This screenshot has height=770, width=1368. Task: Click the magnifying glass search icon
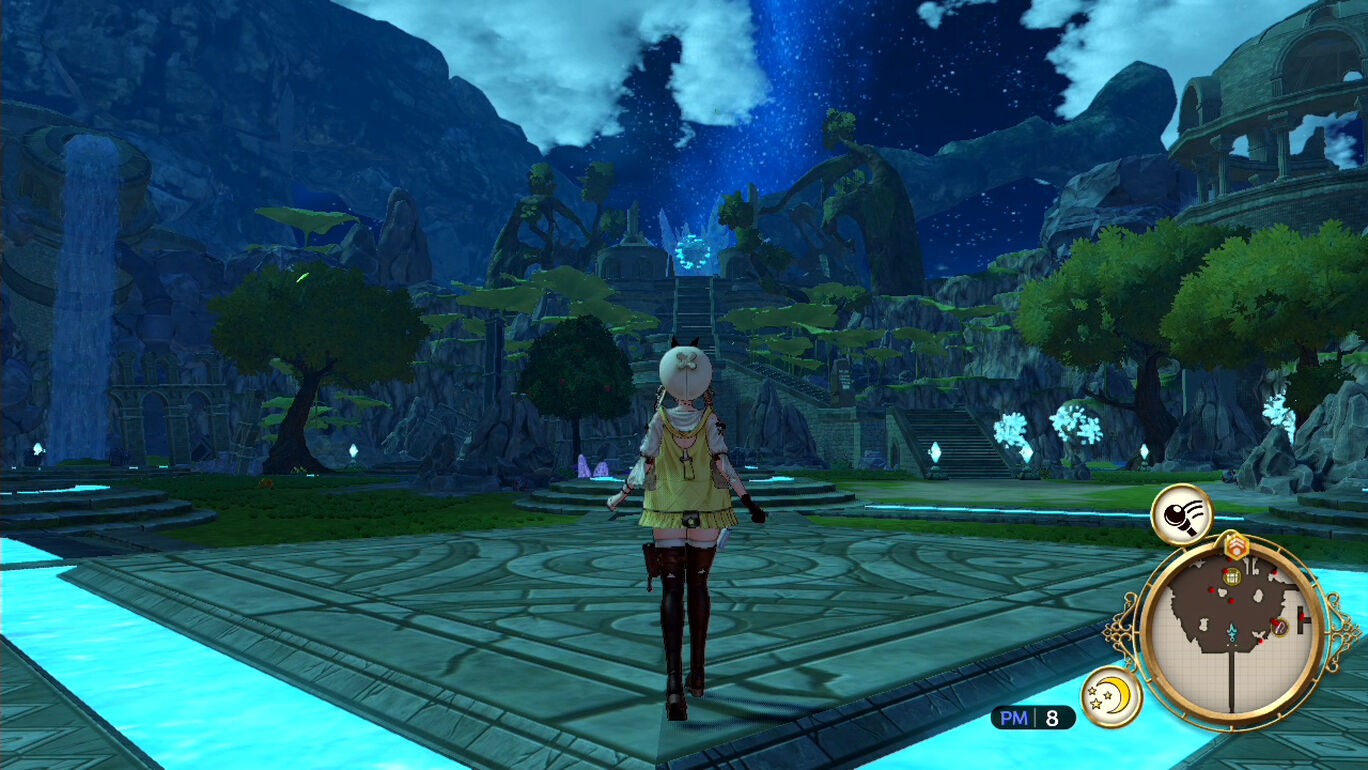pos(1181,514)
